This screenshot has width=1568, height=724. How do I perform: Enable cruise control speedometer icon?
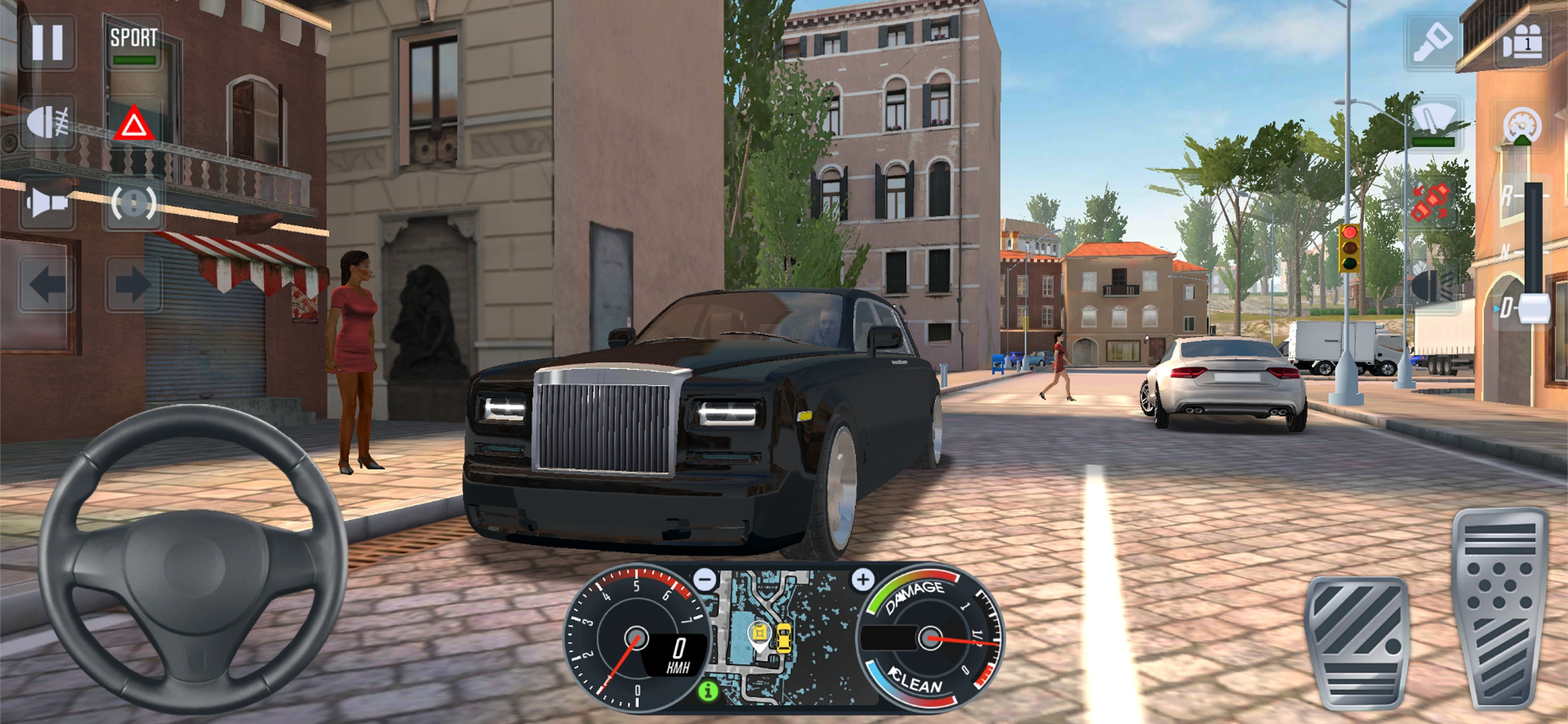tap(1522, 125)
